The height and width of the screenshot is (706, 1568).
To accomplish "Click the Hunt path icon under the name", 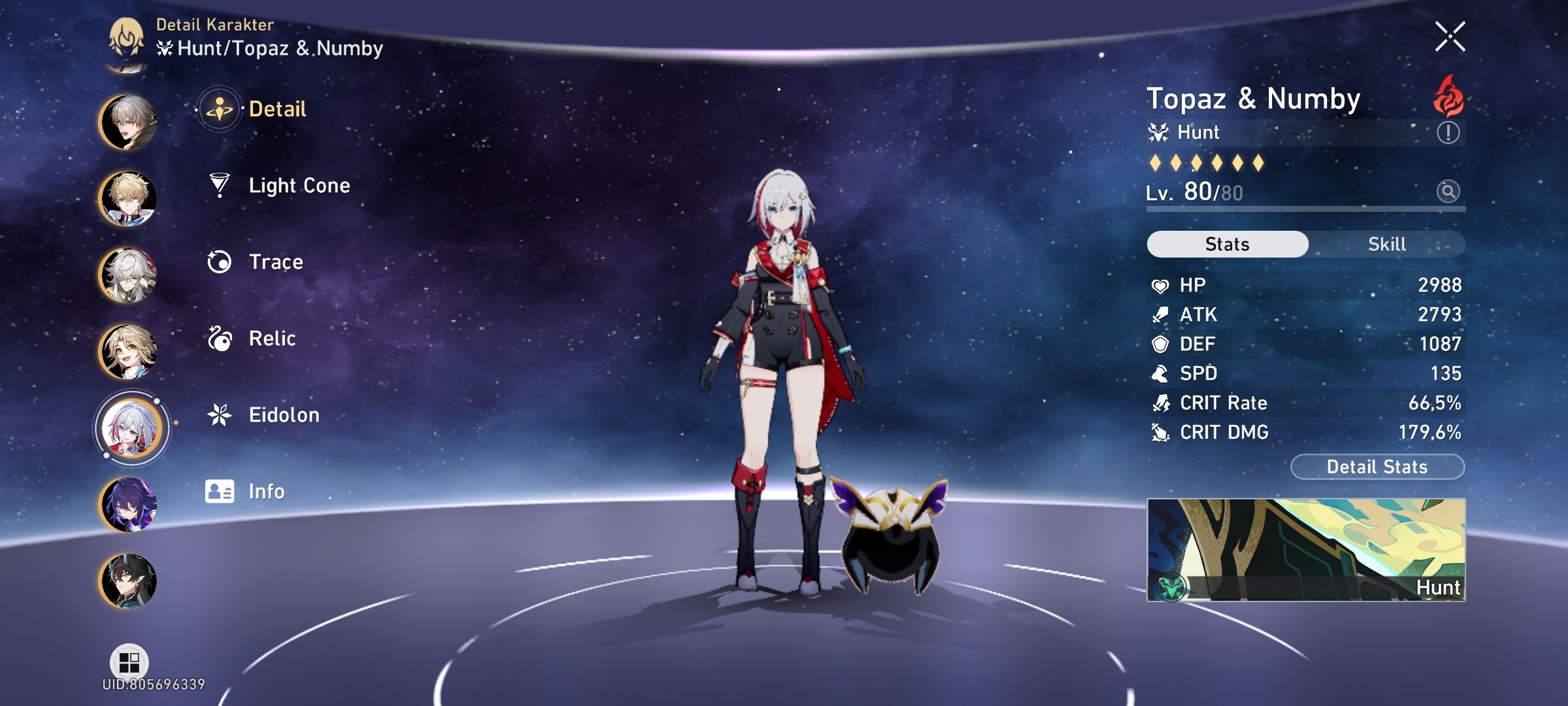I will pos(1160,132).
